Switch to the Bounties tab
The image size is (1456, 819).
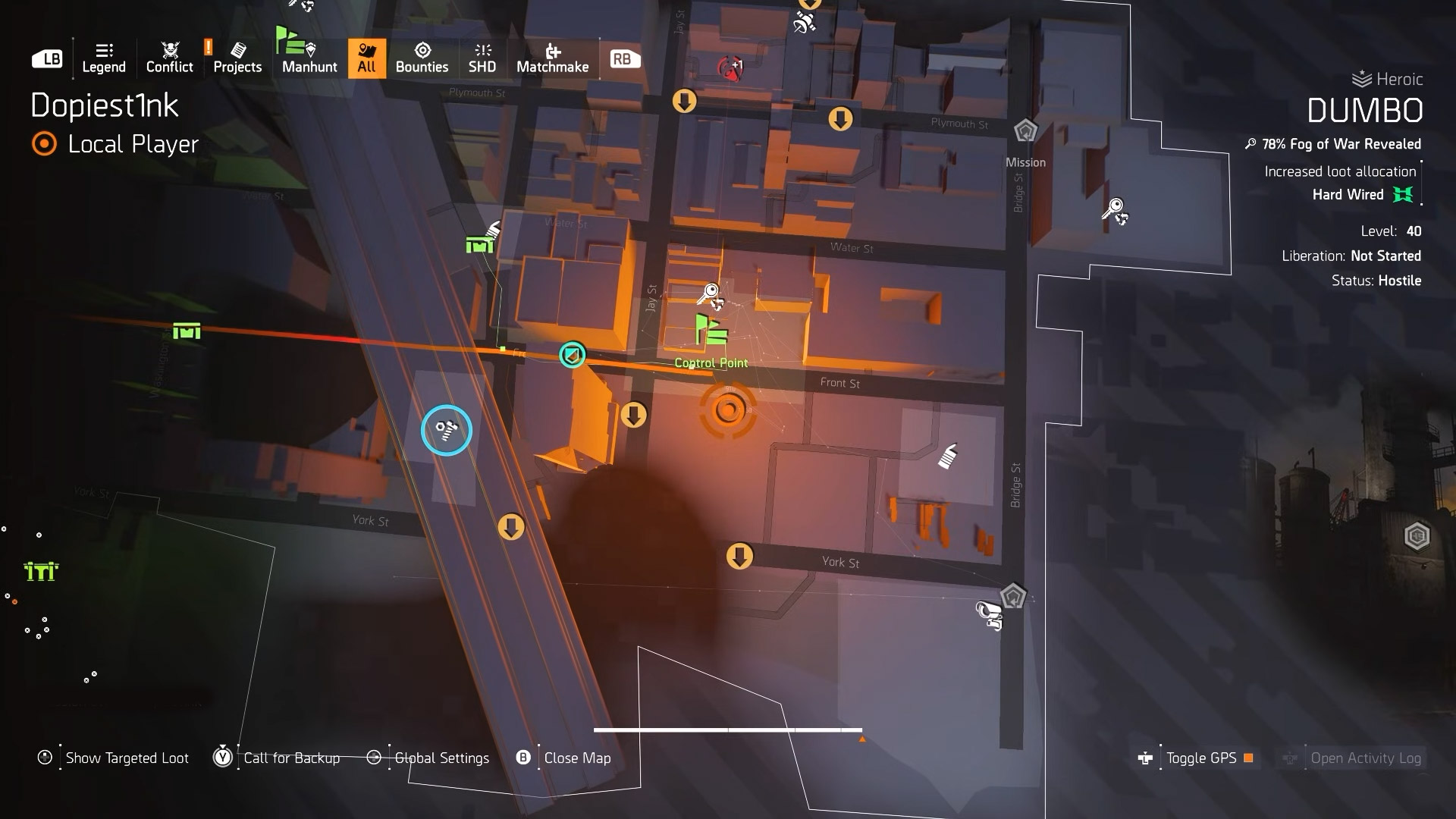(x=422, y=58)
